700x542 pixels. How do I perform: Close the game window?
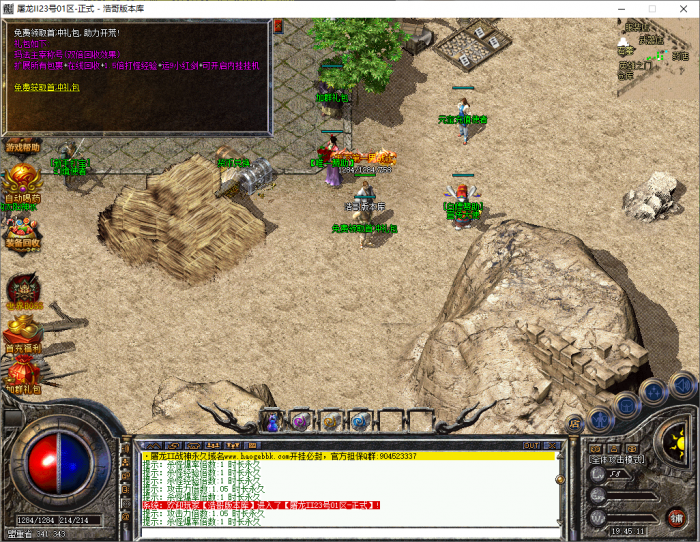pyautogui.click(x=683, y=8)
